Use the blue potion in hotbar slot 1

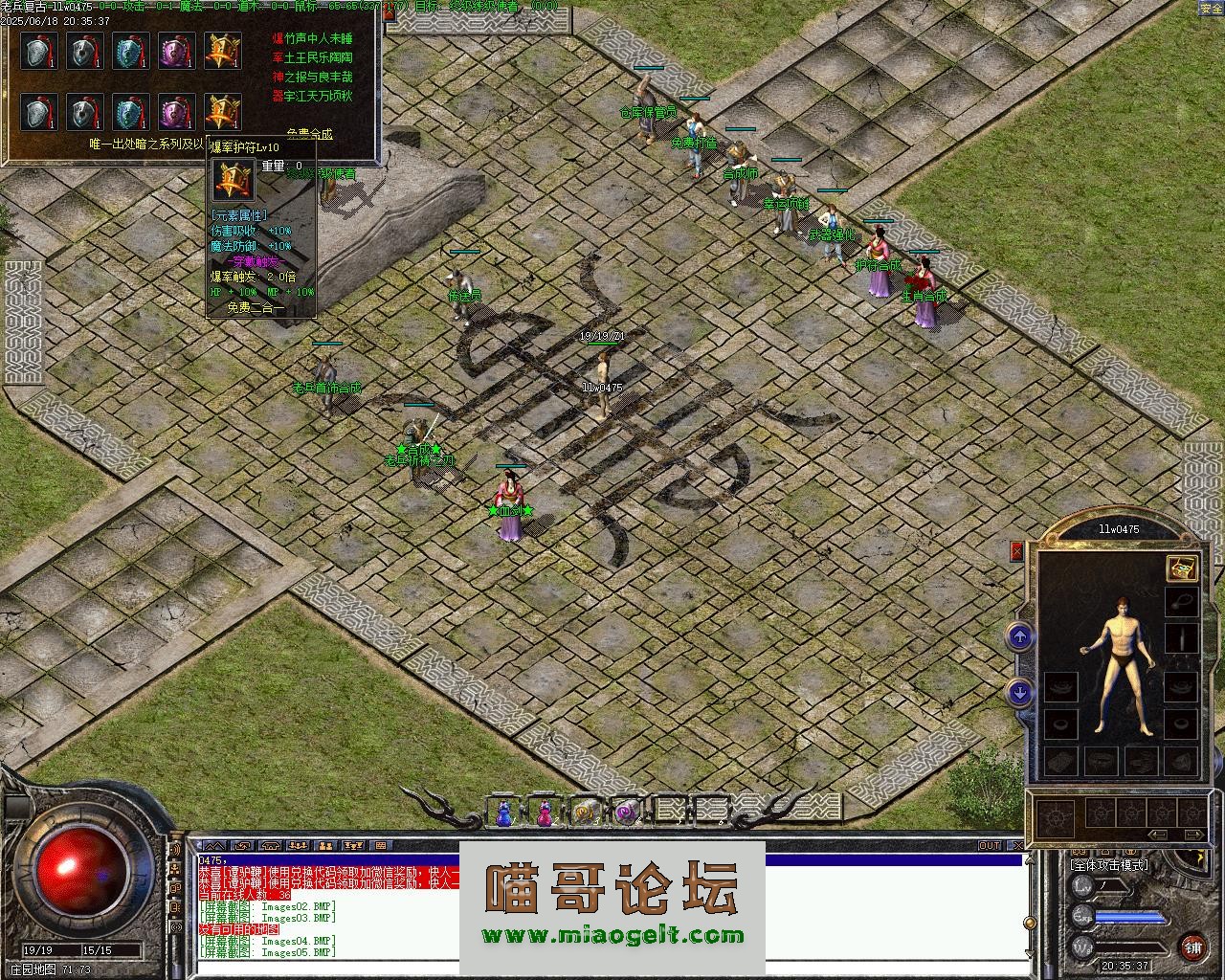tap(503, 813)
